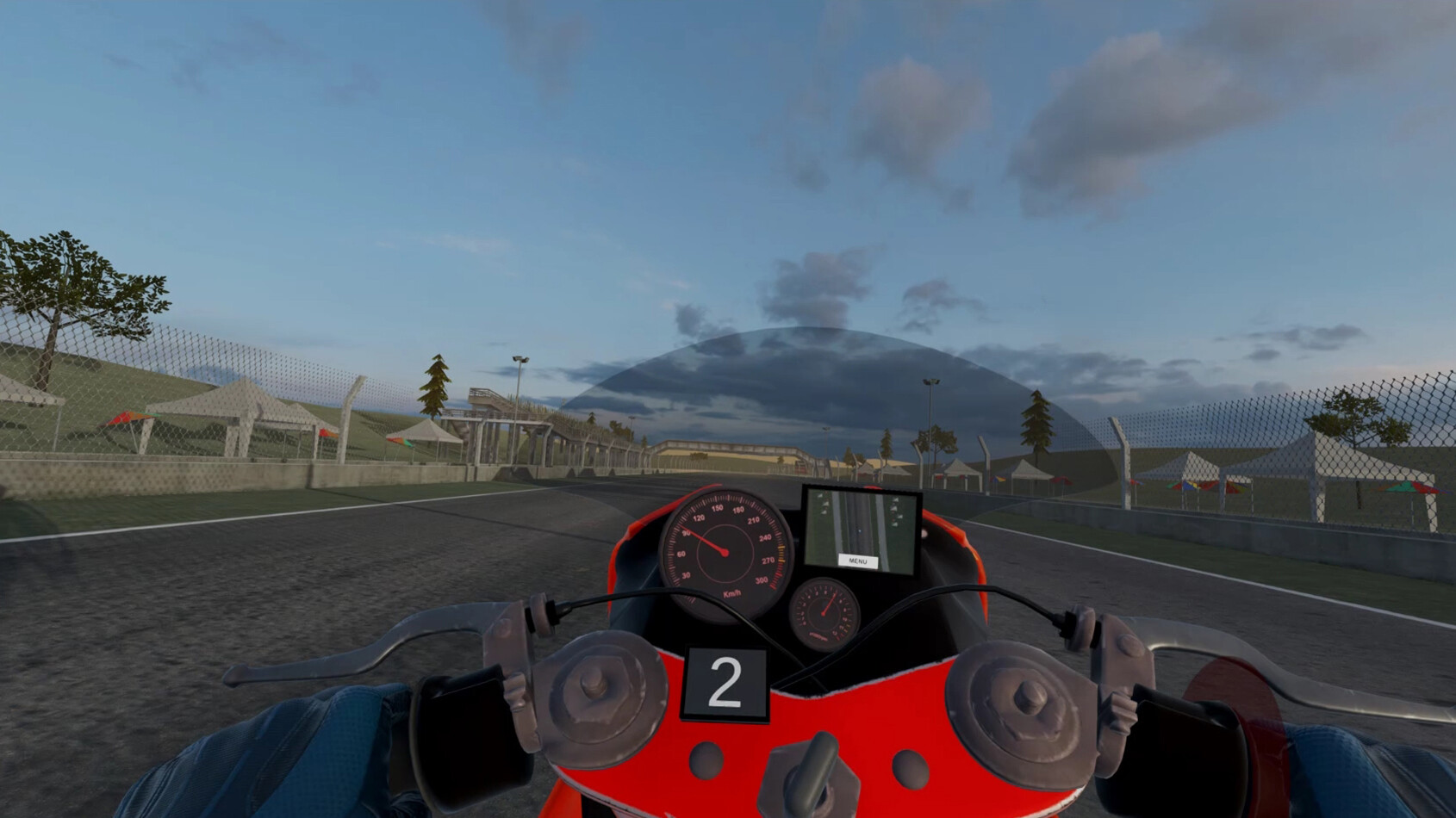Click the tachometer gauge
Image resolution: width=1456 pixels, height=818 pixels.
pos(823,614)
